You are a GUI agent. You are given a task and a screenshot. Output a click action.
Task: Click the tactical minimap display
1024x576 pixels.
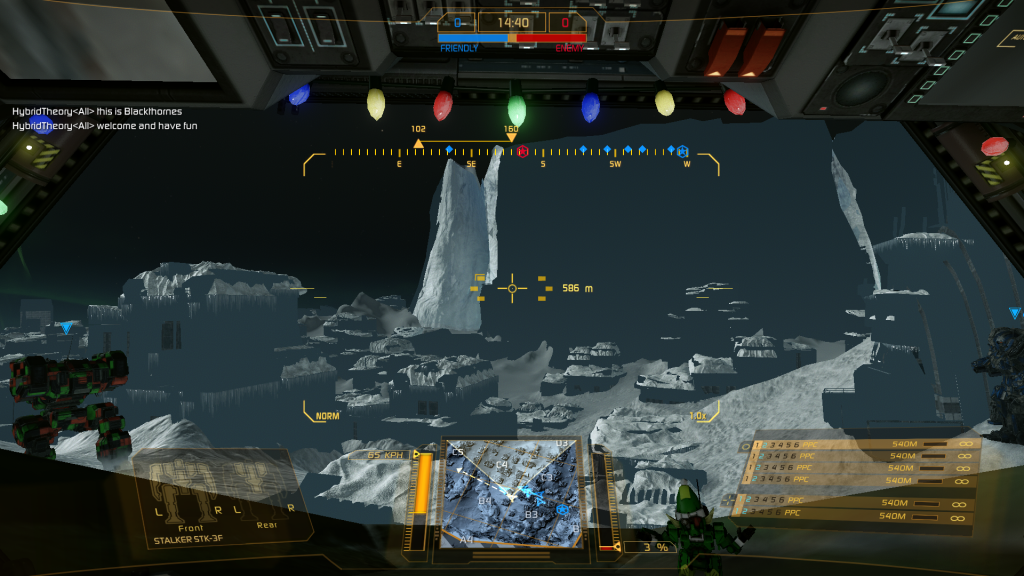click(511, 492)
